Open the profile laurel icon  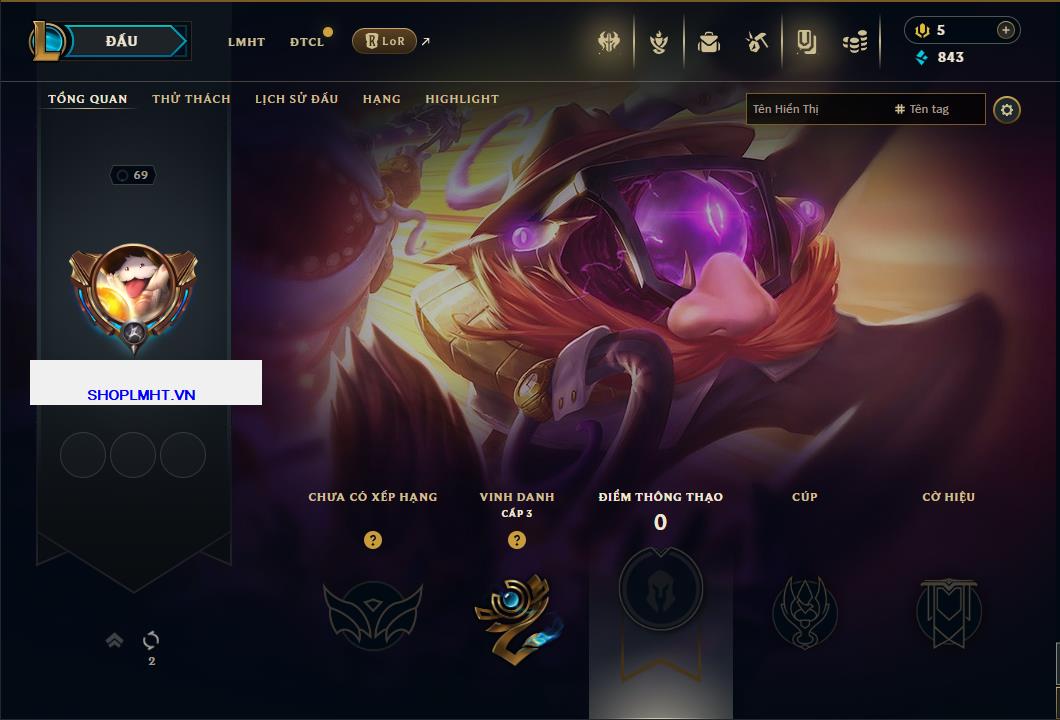coord(658,42)
